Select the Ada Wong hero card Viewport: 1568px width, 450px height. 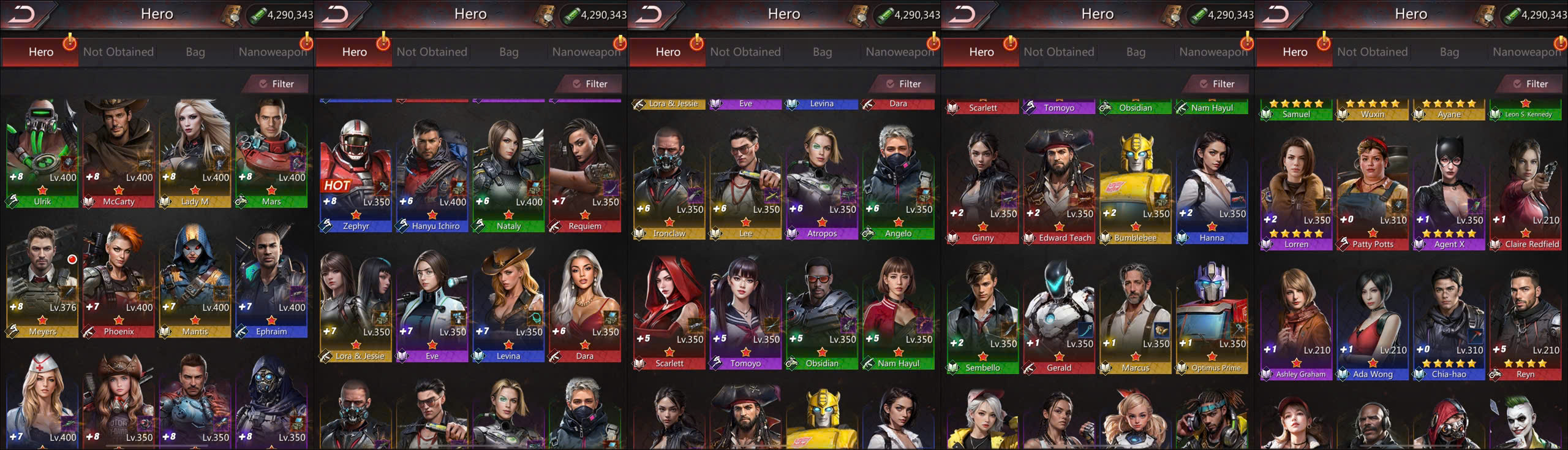click(x=1373, y=322)
